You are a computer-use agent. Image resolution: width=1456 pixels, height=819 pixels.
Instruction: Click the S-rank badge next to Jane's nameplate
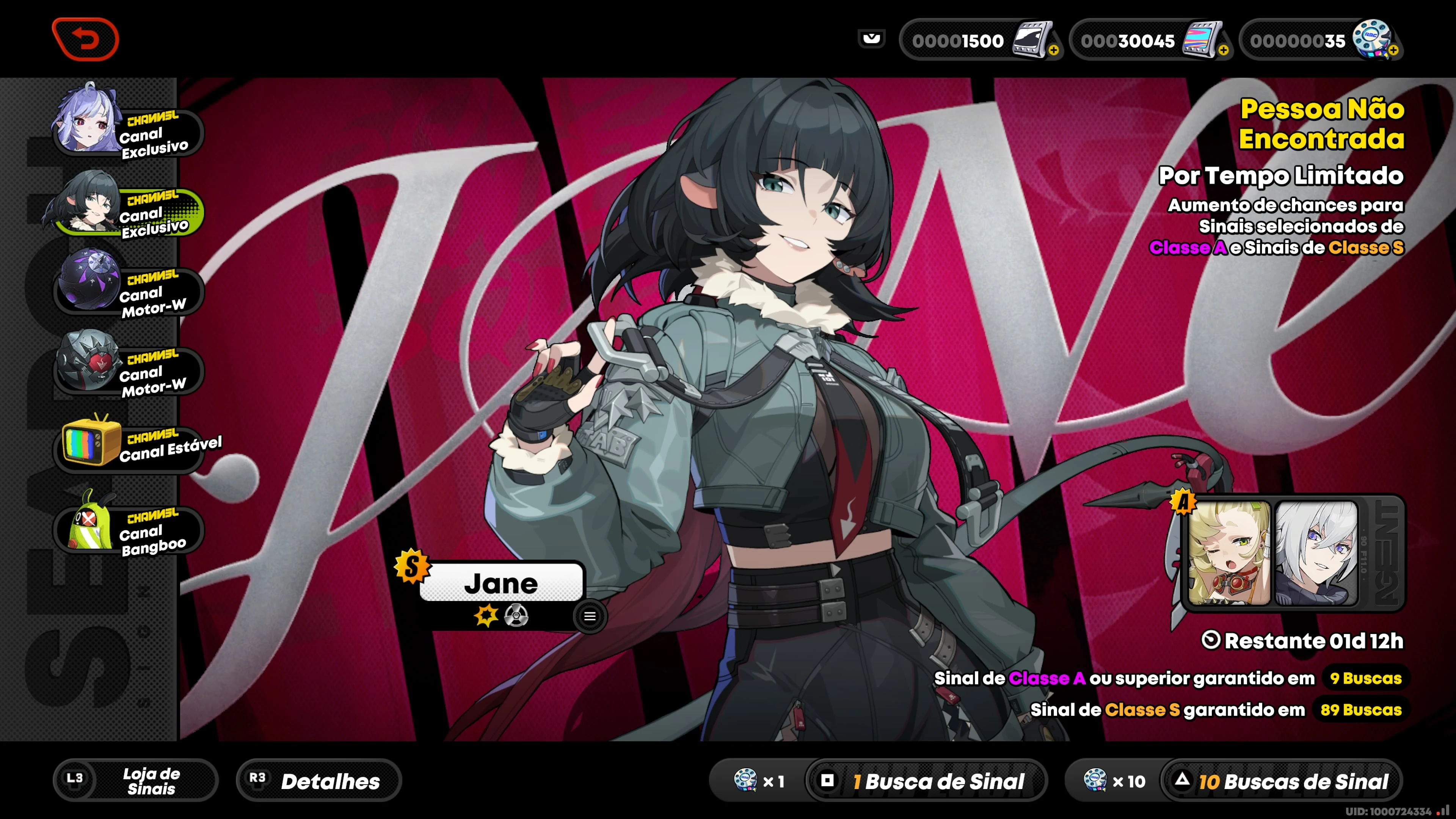(412, 565)
